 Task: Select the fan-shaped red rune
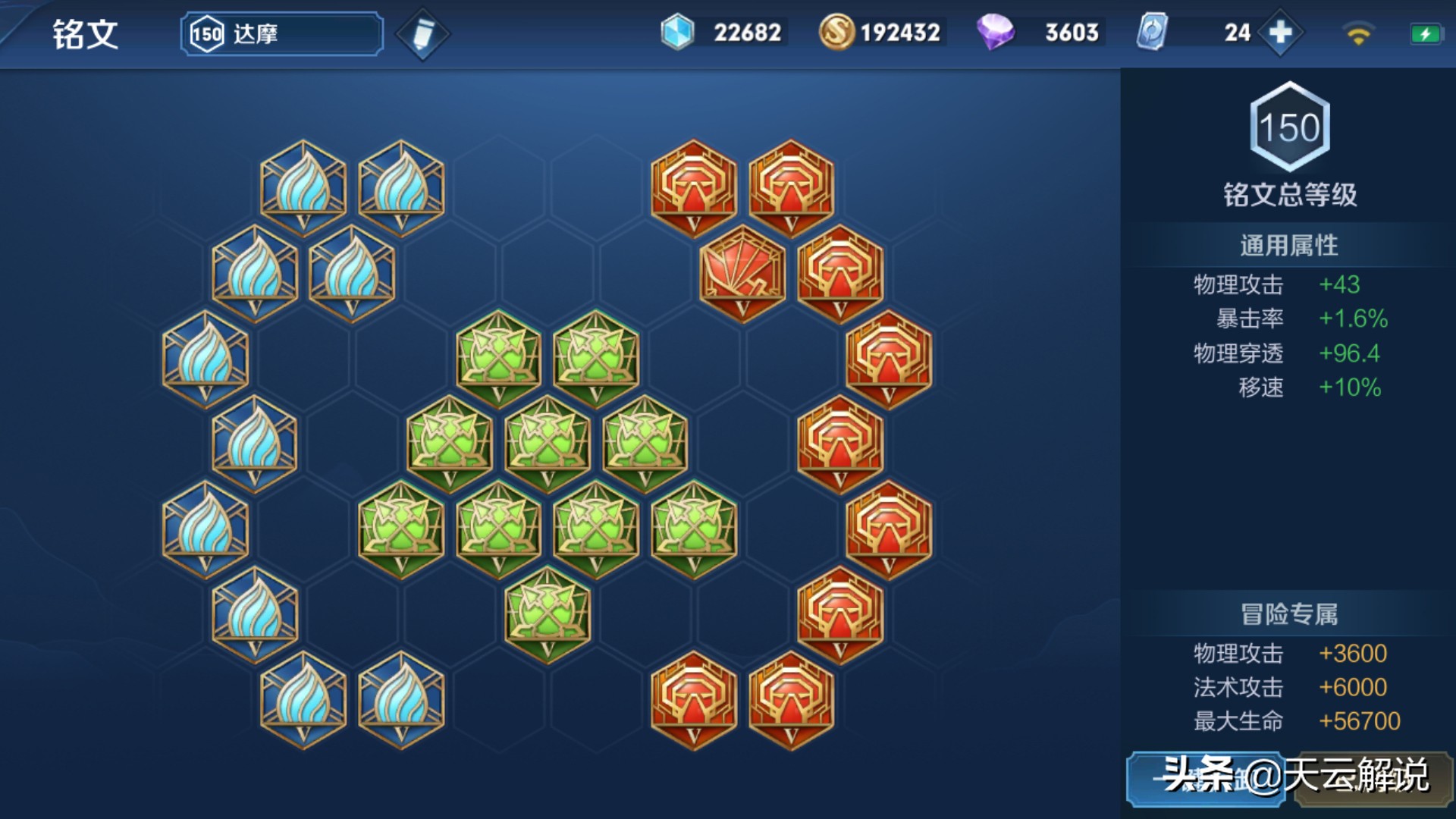[742, 273]
